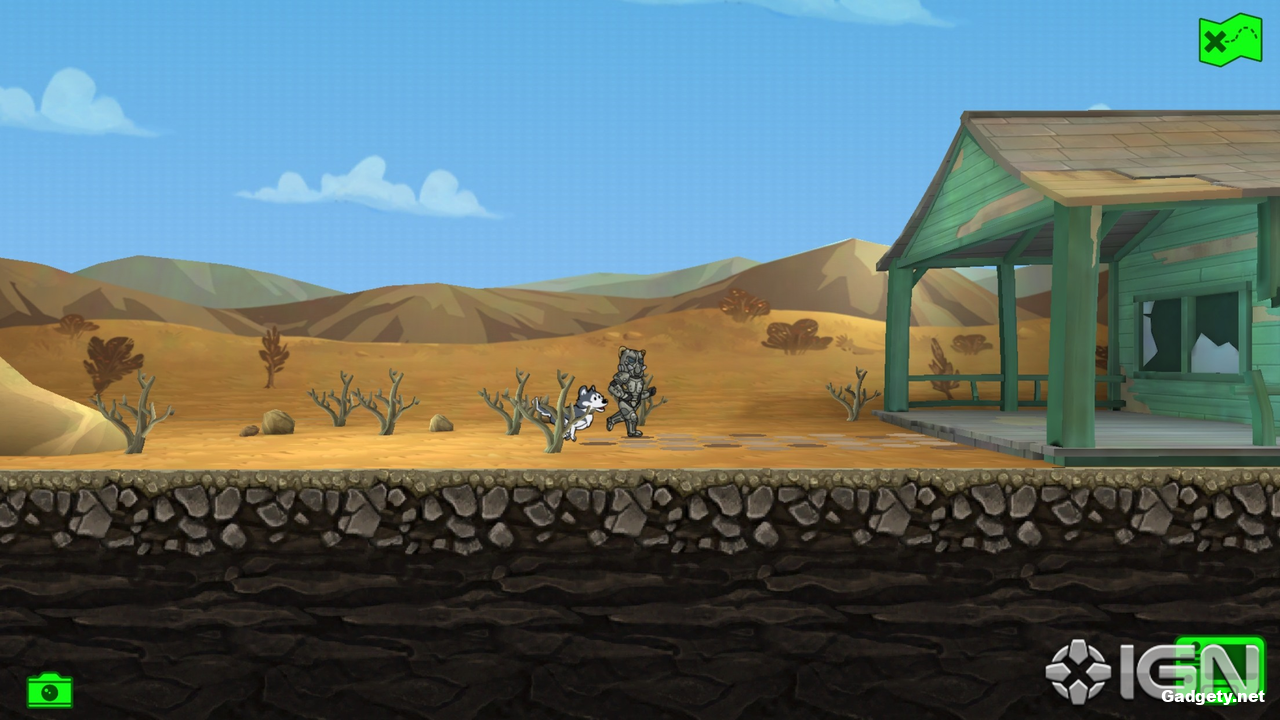Viewport: 1280px width, 720px height.
Task: Select the tumbleweed on the distant hill
Action: [x=745, y=305]
